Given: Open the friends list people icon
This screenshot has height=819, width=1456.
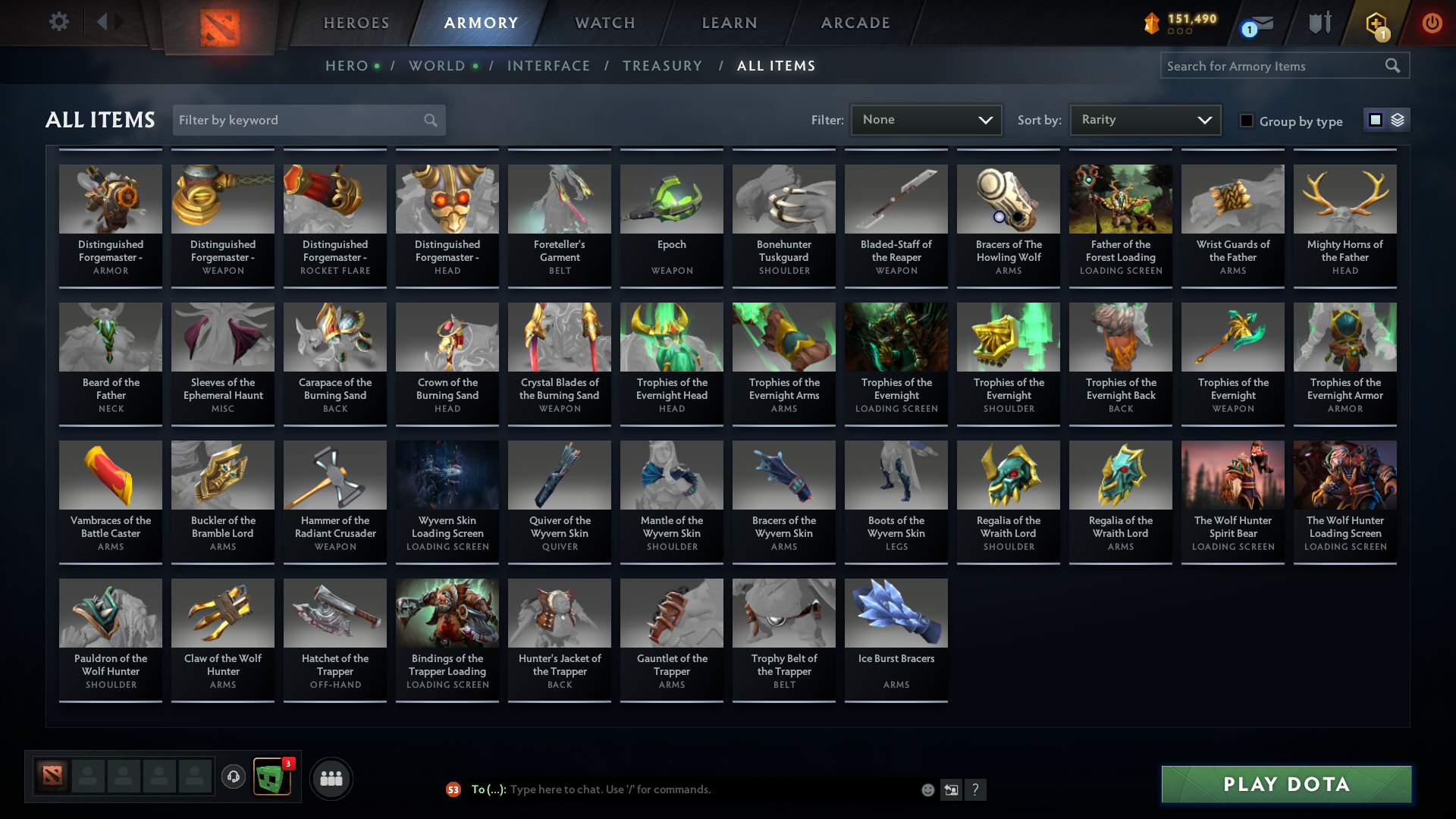Looking at the screenshot, I should (330, 777).
